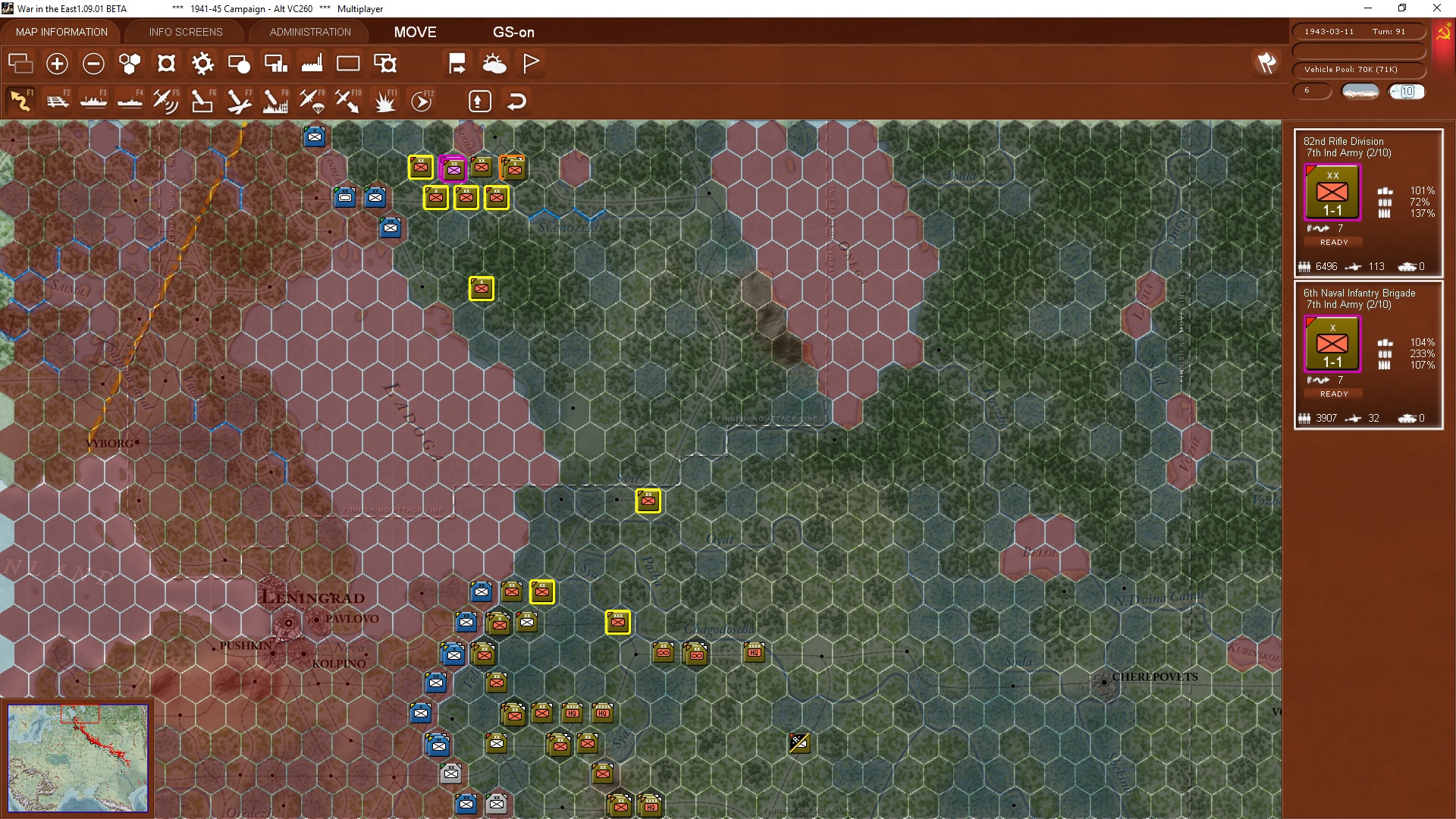Click READY status of 6th Naval Infantry Brigade
Image resolution: width=1456 pixels, height=819 pixels.
click(x=1333, y=394)
